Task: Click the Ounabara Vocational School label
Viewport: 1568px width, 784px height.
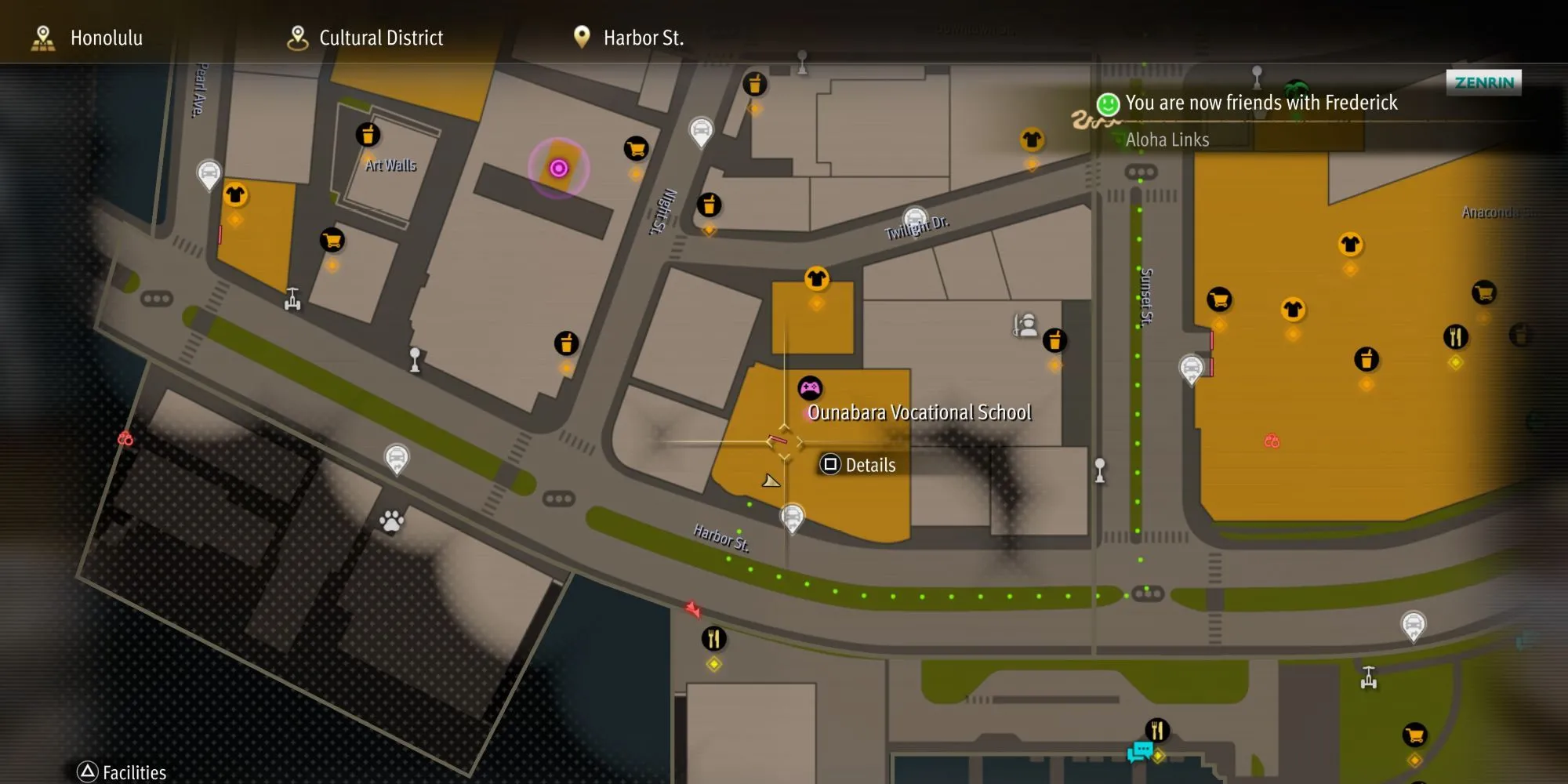Action: [x=919, y=412]
